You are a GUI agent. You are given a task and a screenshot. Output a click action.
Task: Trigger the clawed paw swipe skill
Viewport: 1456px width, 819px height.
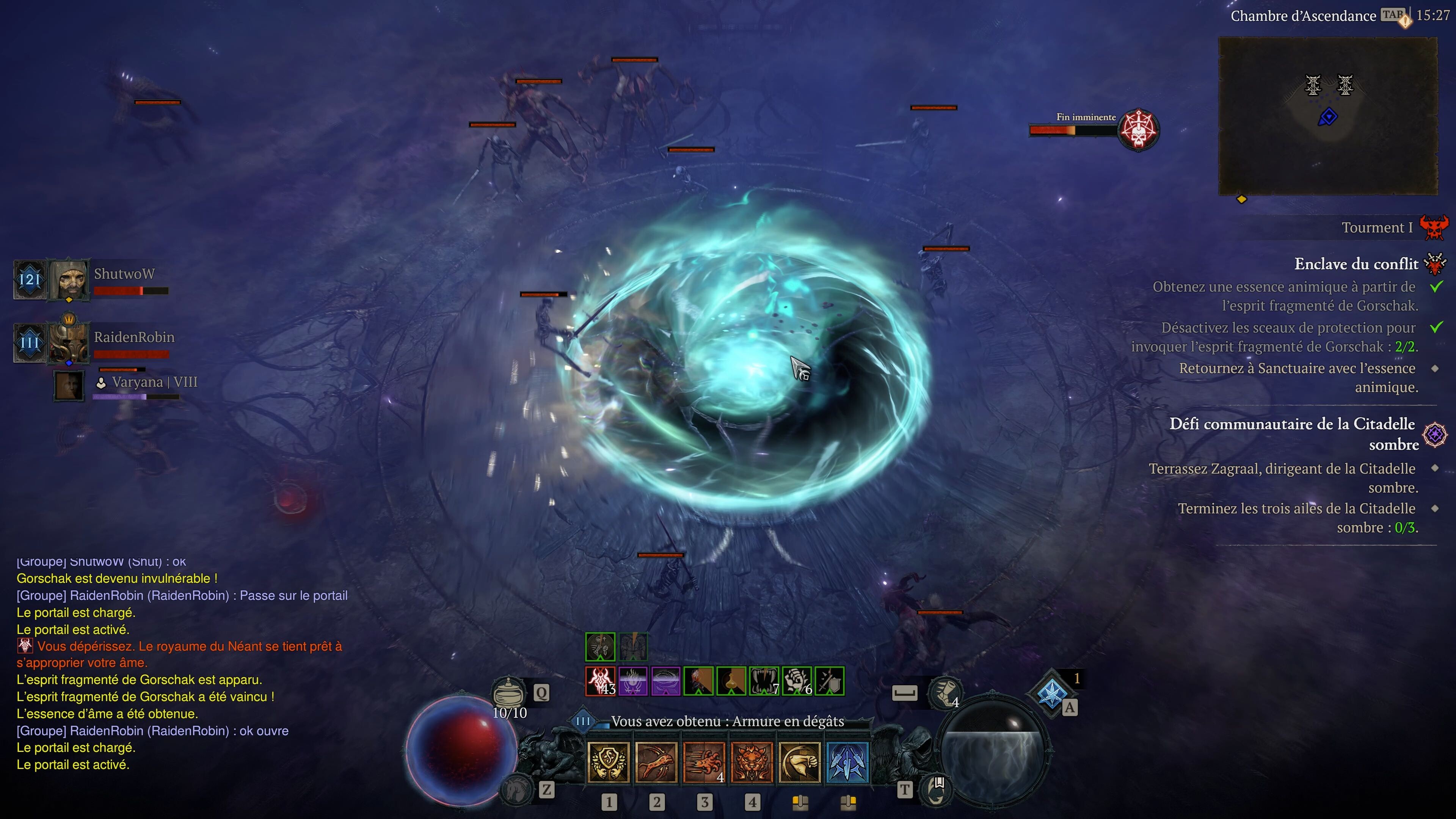(x=704, y=763)
